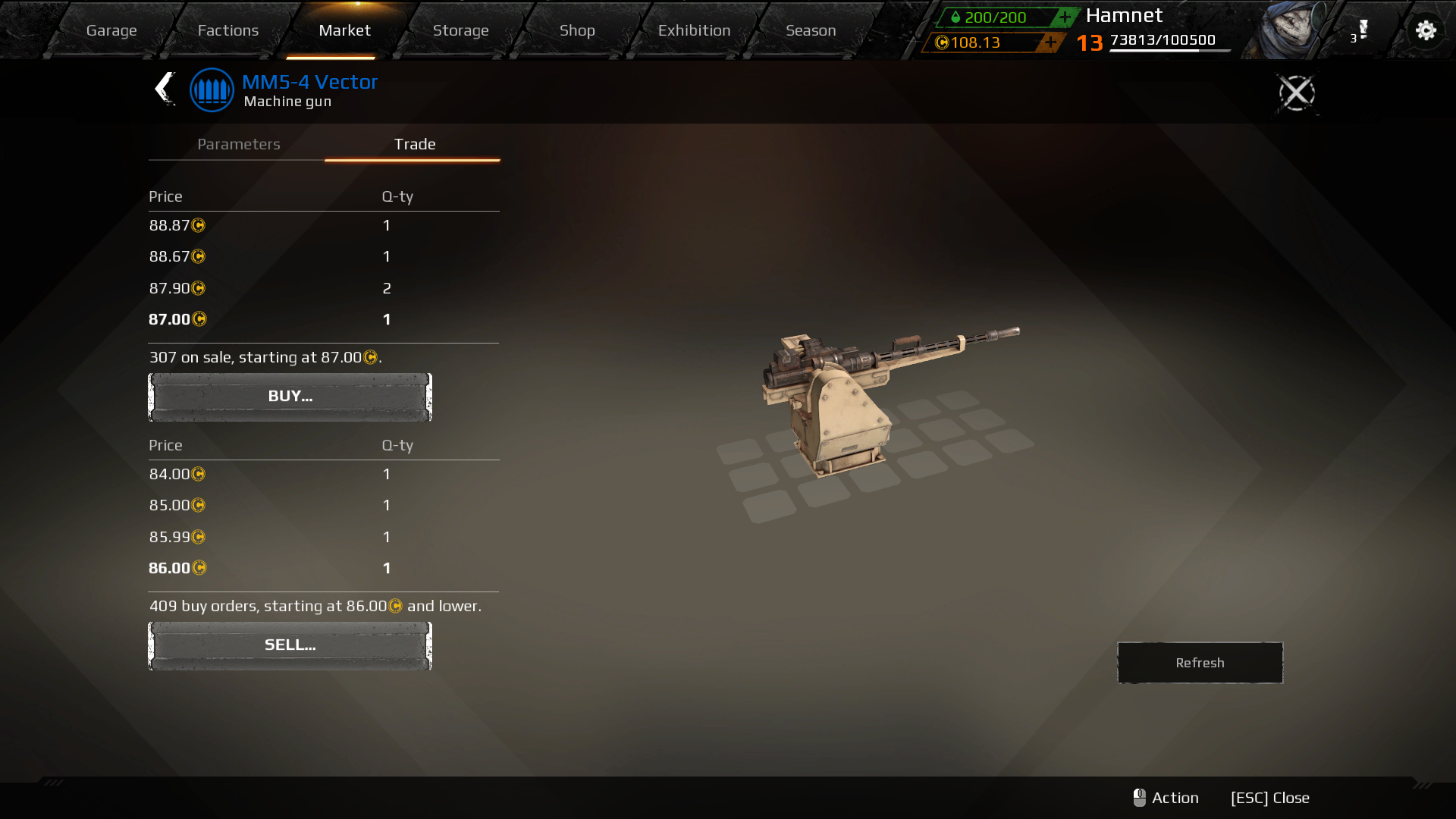Click the fuel droplet icon

[x=956, y=17]
